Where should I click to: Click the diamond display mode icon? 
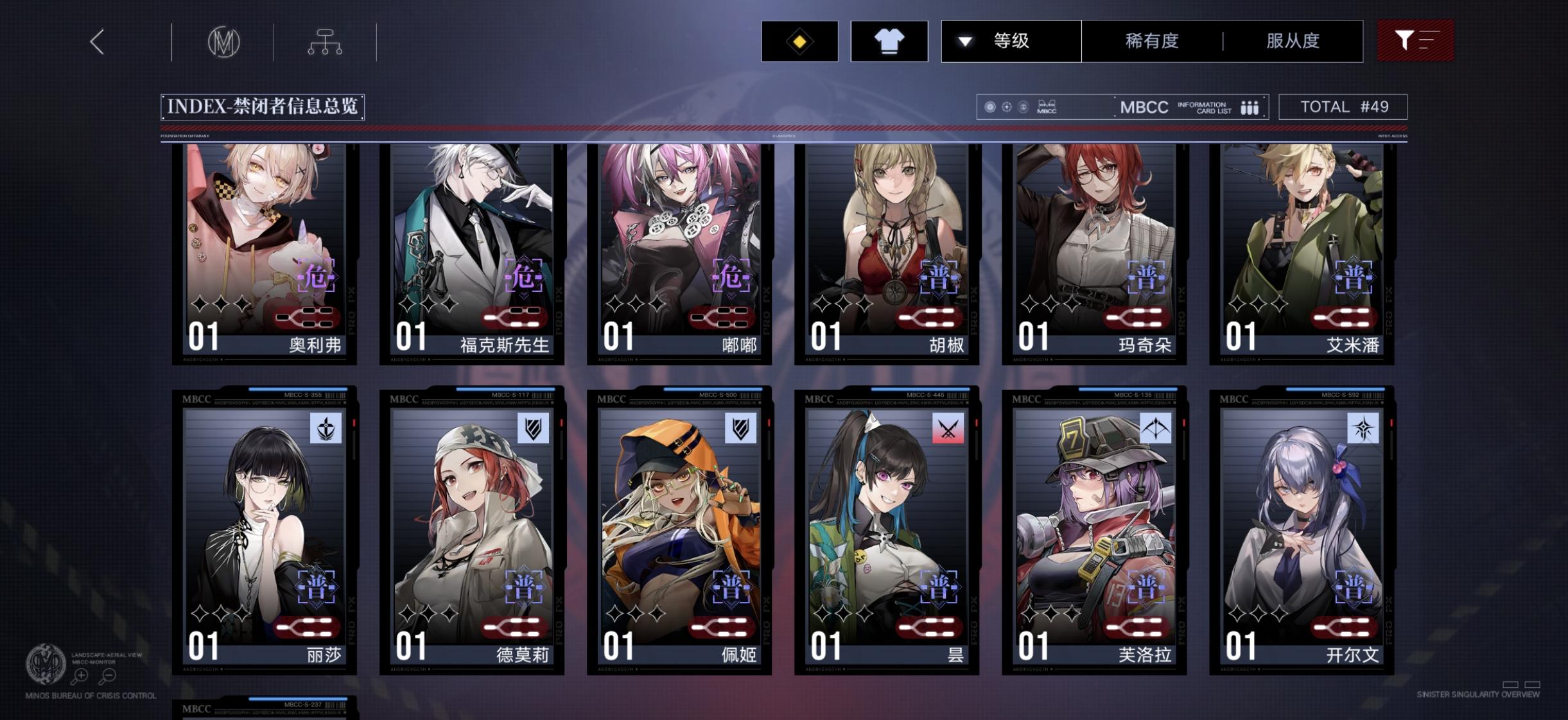click(799, 41)
